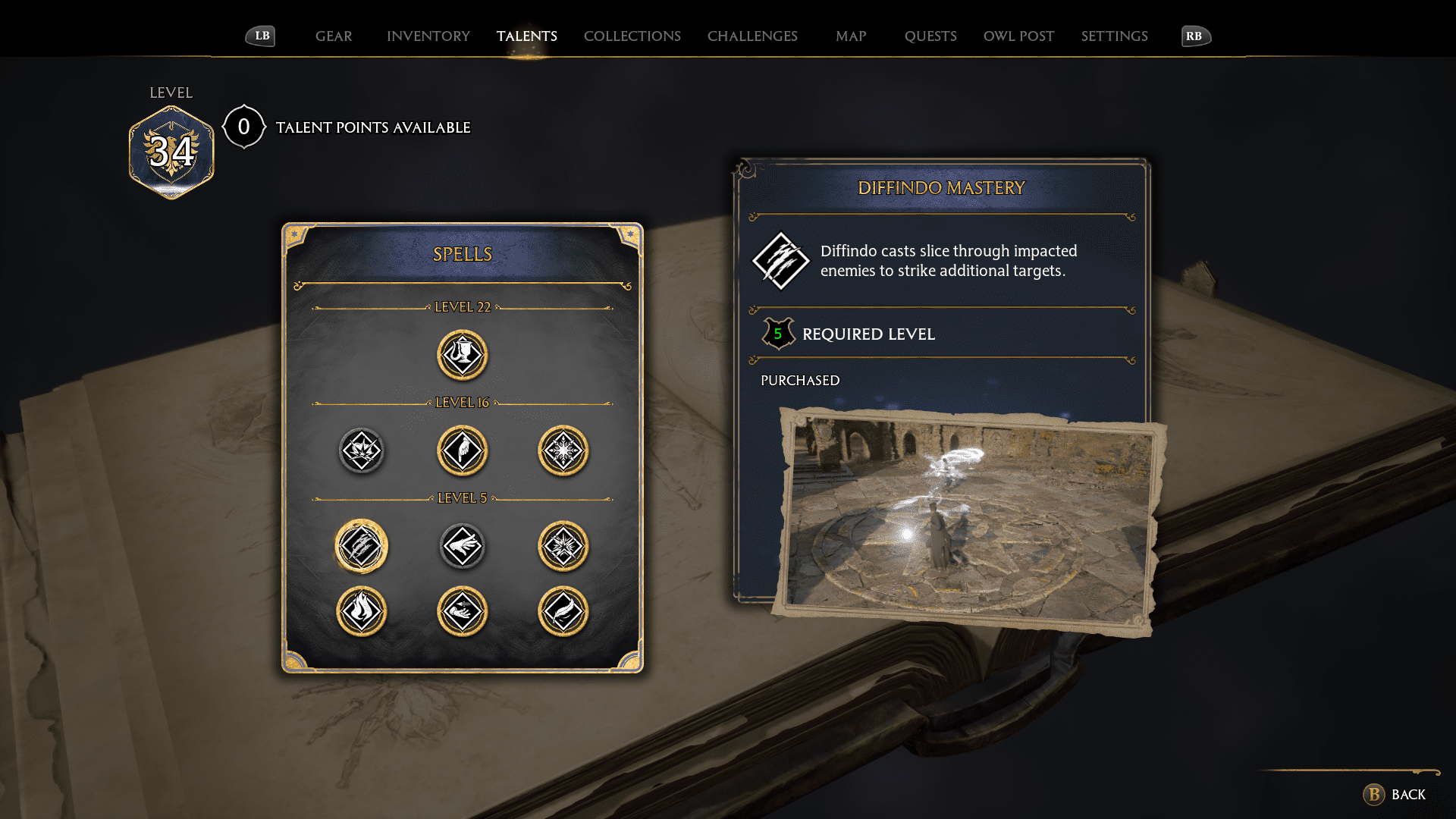Select the Accio Mastery pulling-hand icon

[463, 612]
